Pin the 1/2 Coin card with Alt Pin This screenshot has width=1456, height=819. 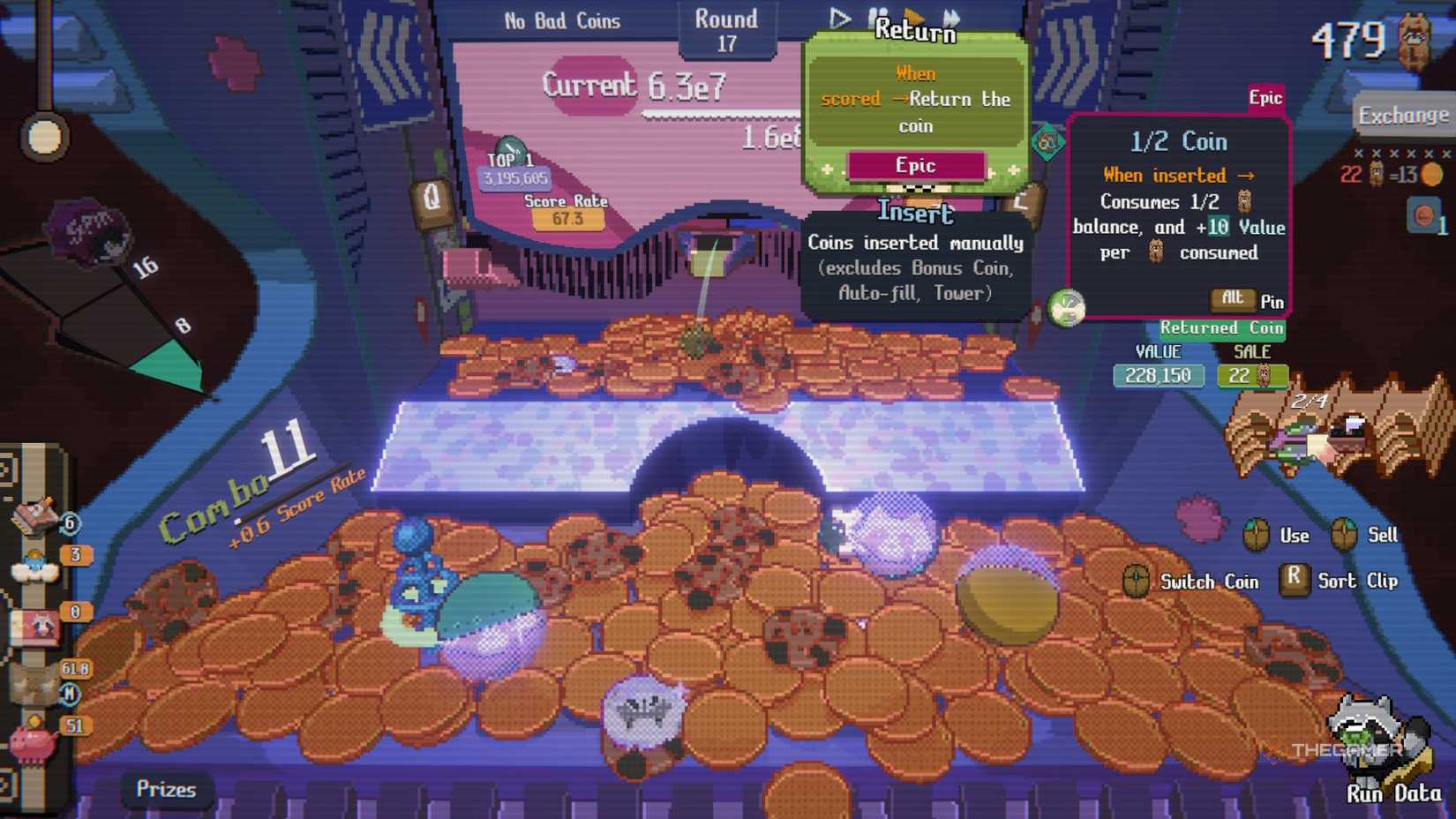pyautogui.click(x=1232, y=299)
